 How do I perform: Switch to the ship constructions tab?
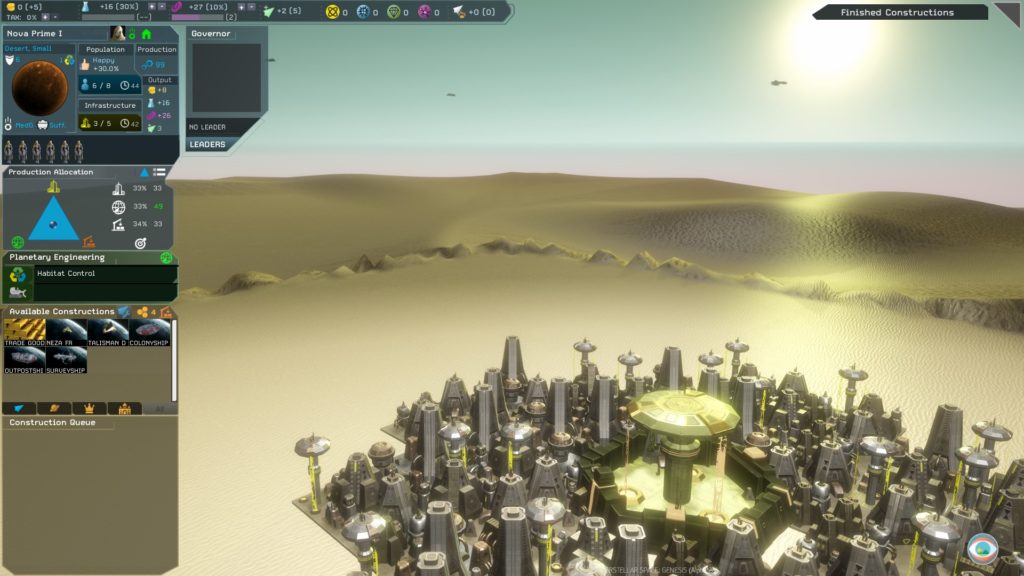19,409
